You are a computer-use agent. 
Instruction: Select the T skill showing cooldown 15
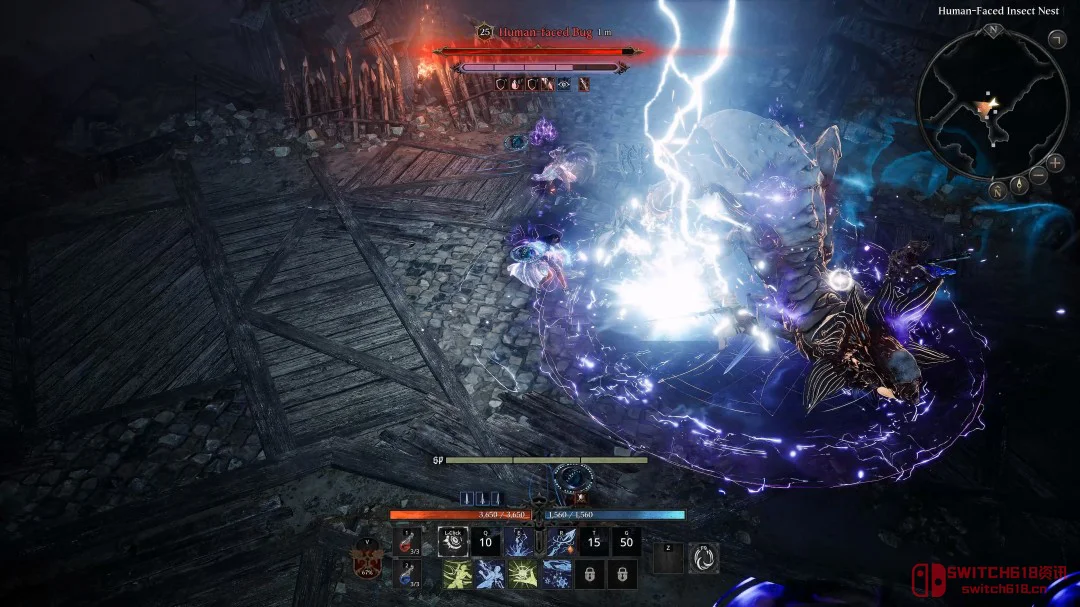[594, 542]
